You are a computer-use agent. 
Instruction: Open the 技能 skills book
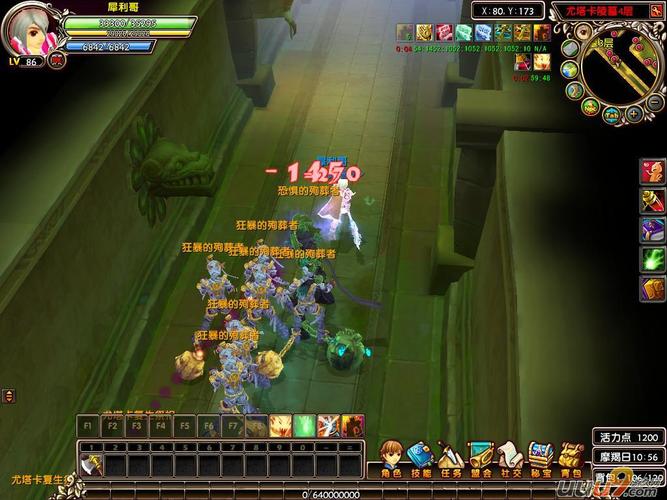[x=420, y=459]
